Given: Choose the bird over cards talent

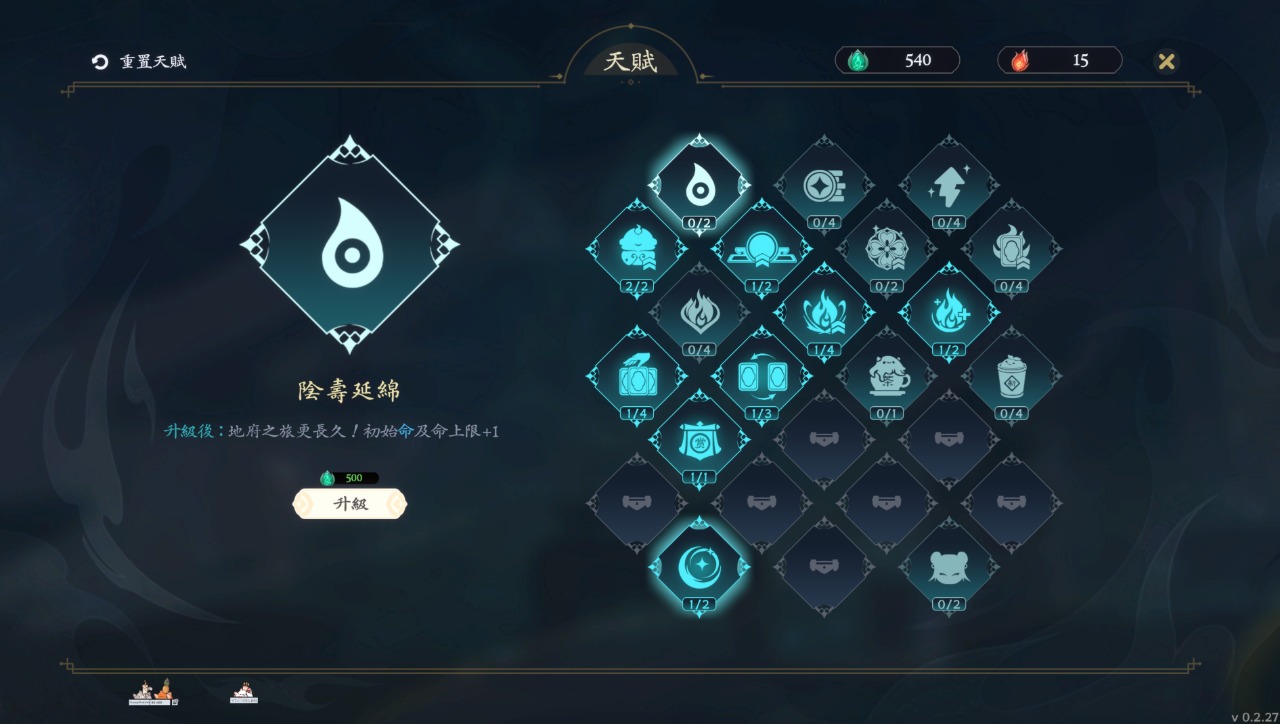Looking at the screenshot, I should [x=636, y=376].
